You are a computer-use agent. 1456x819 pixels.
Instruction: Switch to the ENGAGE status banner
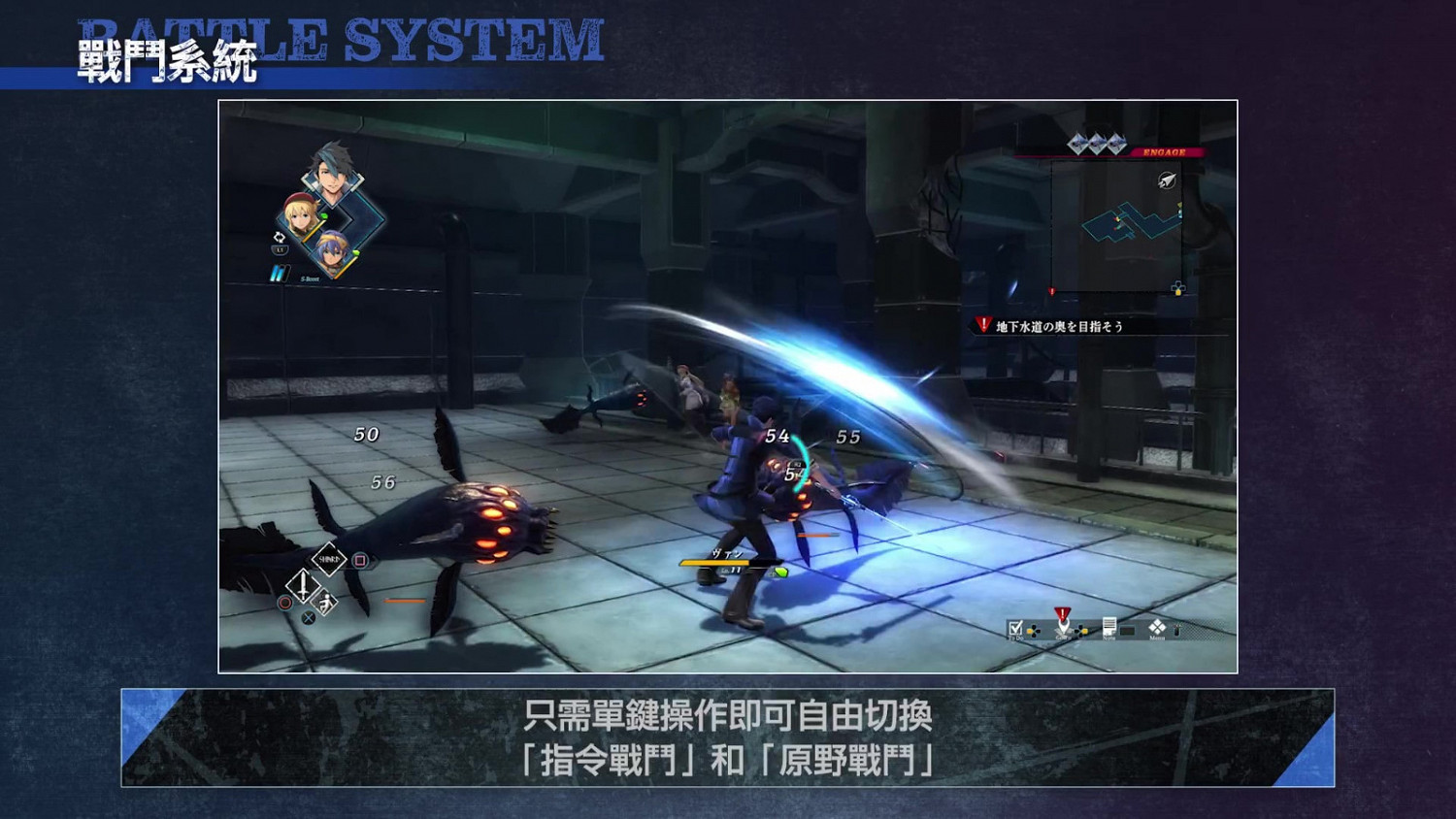pyautogui.click(x=1165, y=151)
